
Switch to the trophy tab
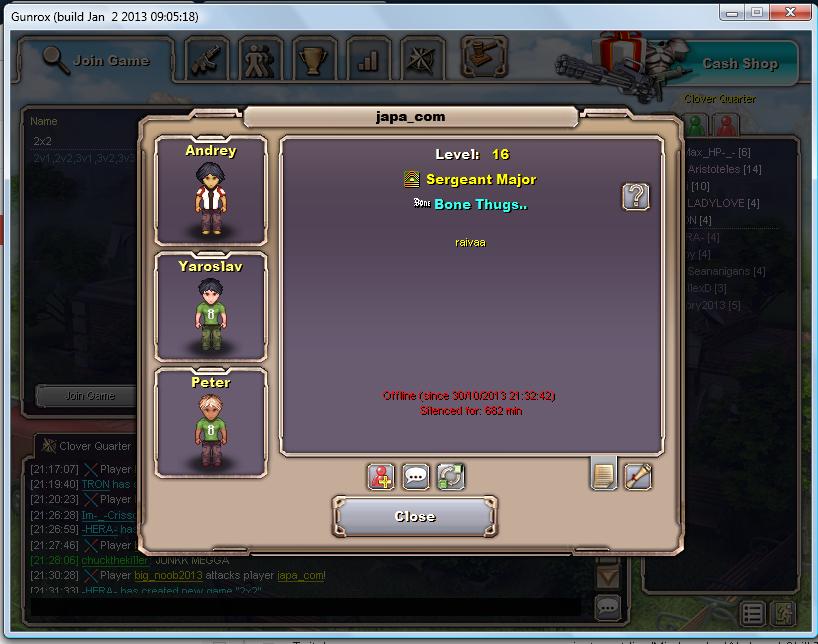(315, 60)
